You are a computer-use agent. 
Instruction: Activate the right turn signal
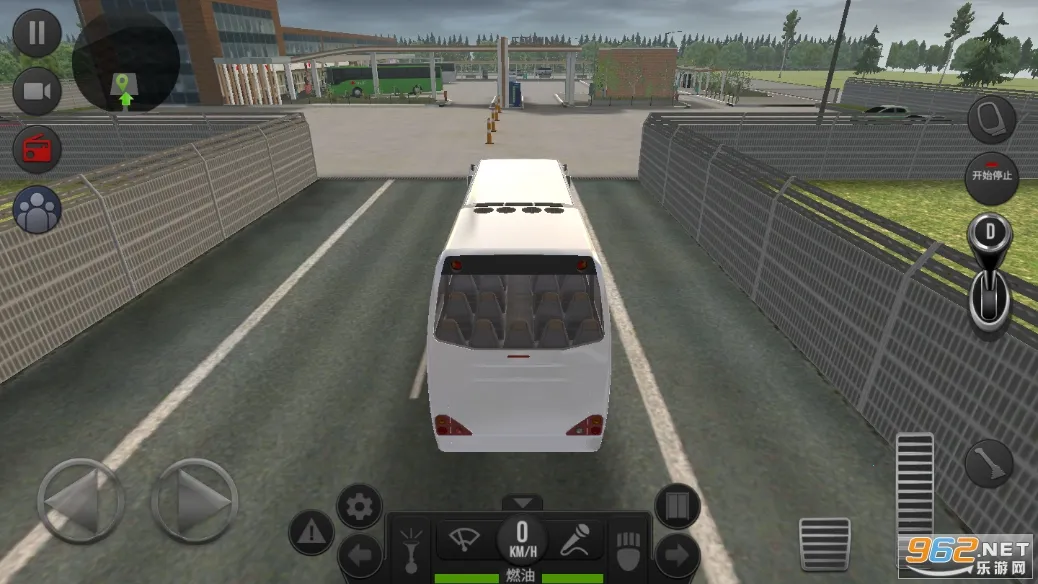pyautogui.click(x=677, y=555)
